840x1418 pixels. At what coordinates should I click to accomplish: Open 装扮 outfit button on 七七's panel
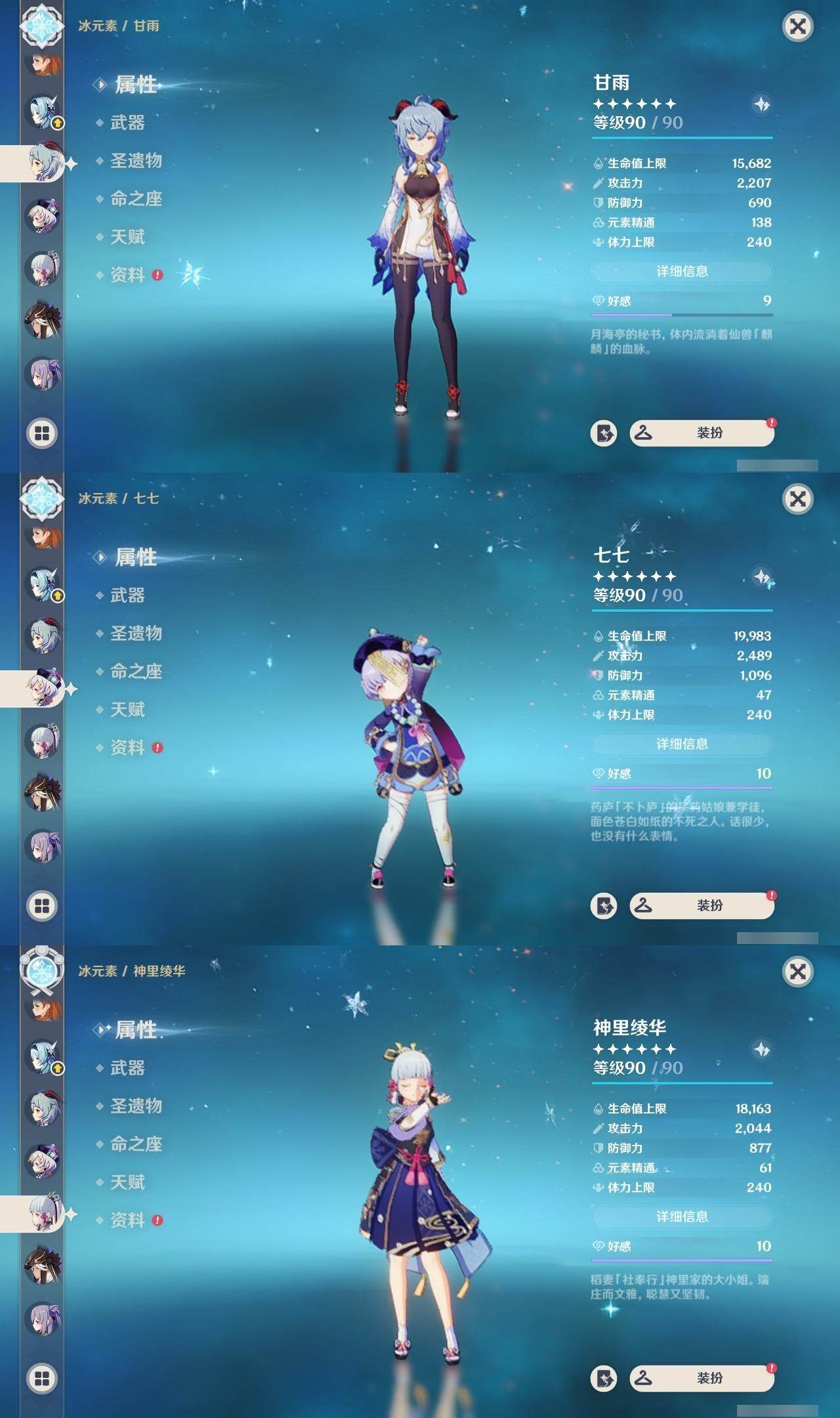point(702,906)
